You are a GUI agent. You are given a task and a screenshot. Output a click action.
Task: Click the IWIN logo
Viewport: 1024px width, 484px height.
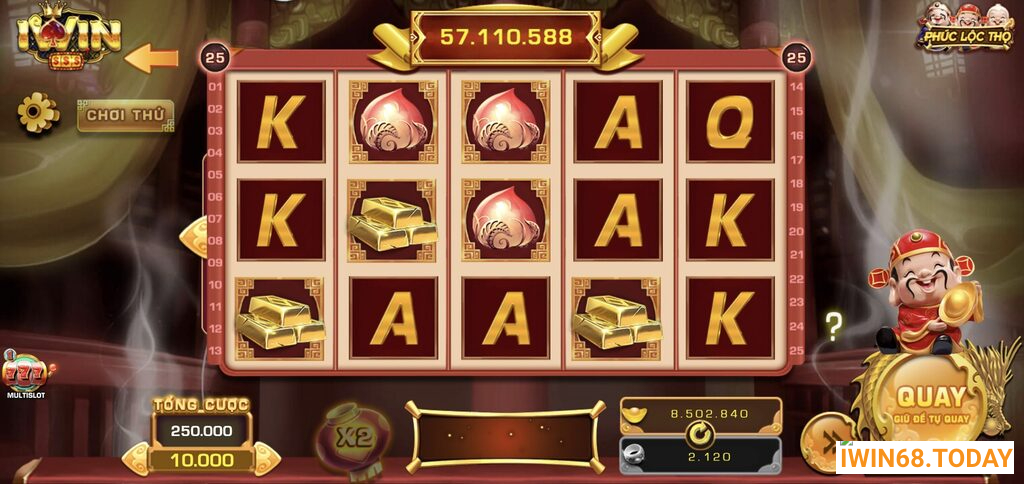click(x=68, y=37)
